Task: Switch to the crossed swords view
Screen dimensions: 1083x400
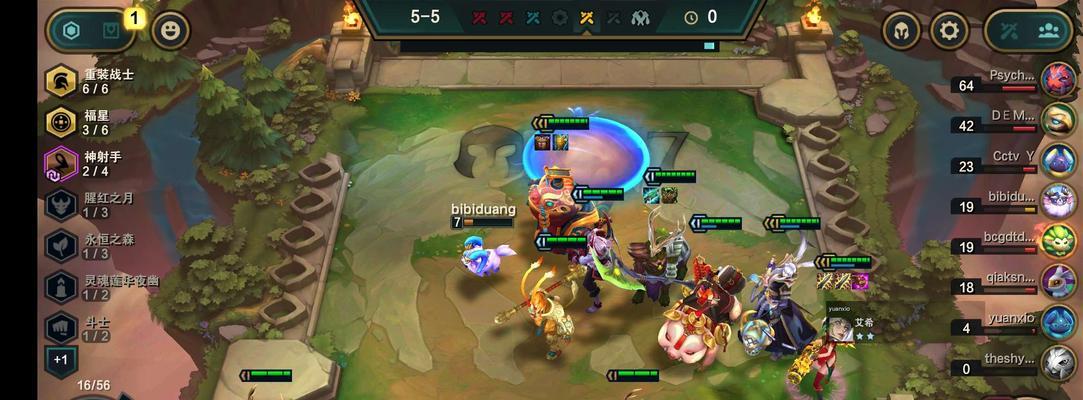Action: (1012, 31)
